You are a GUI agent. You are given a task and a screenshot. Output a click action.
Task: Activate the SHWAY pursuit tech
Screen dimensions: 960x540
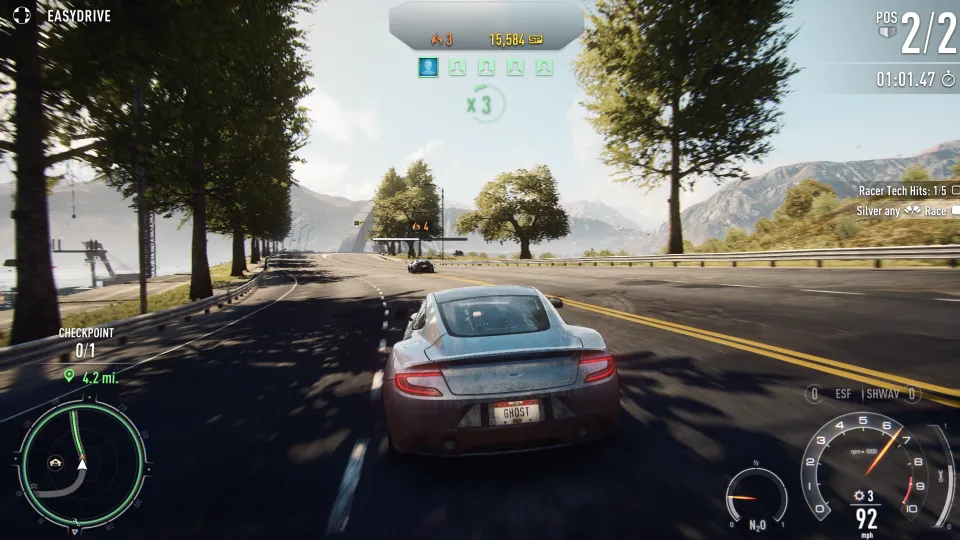tap(884, 394)
